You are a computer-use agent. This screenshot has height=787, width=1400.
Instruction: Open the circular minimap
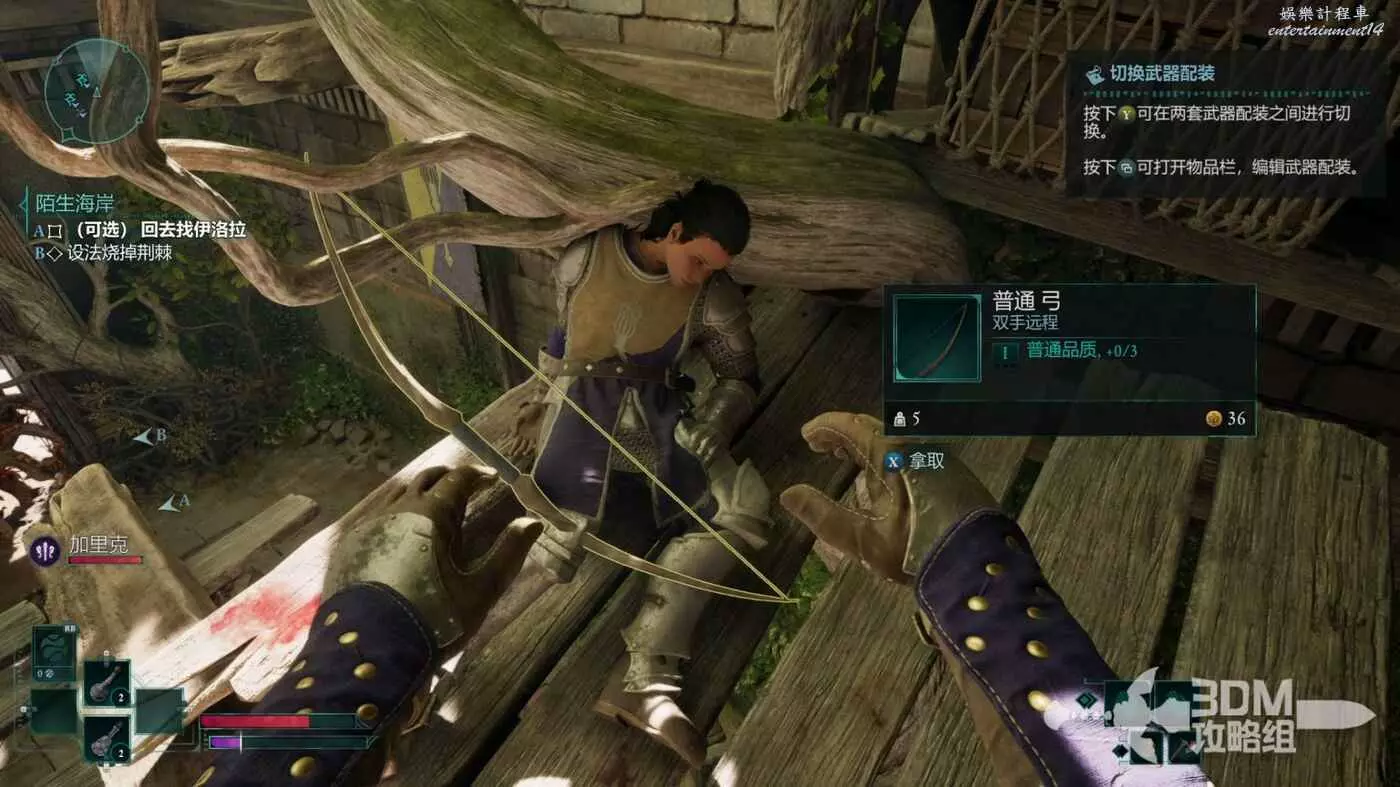[x=96, y=90]
